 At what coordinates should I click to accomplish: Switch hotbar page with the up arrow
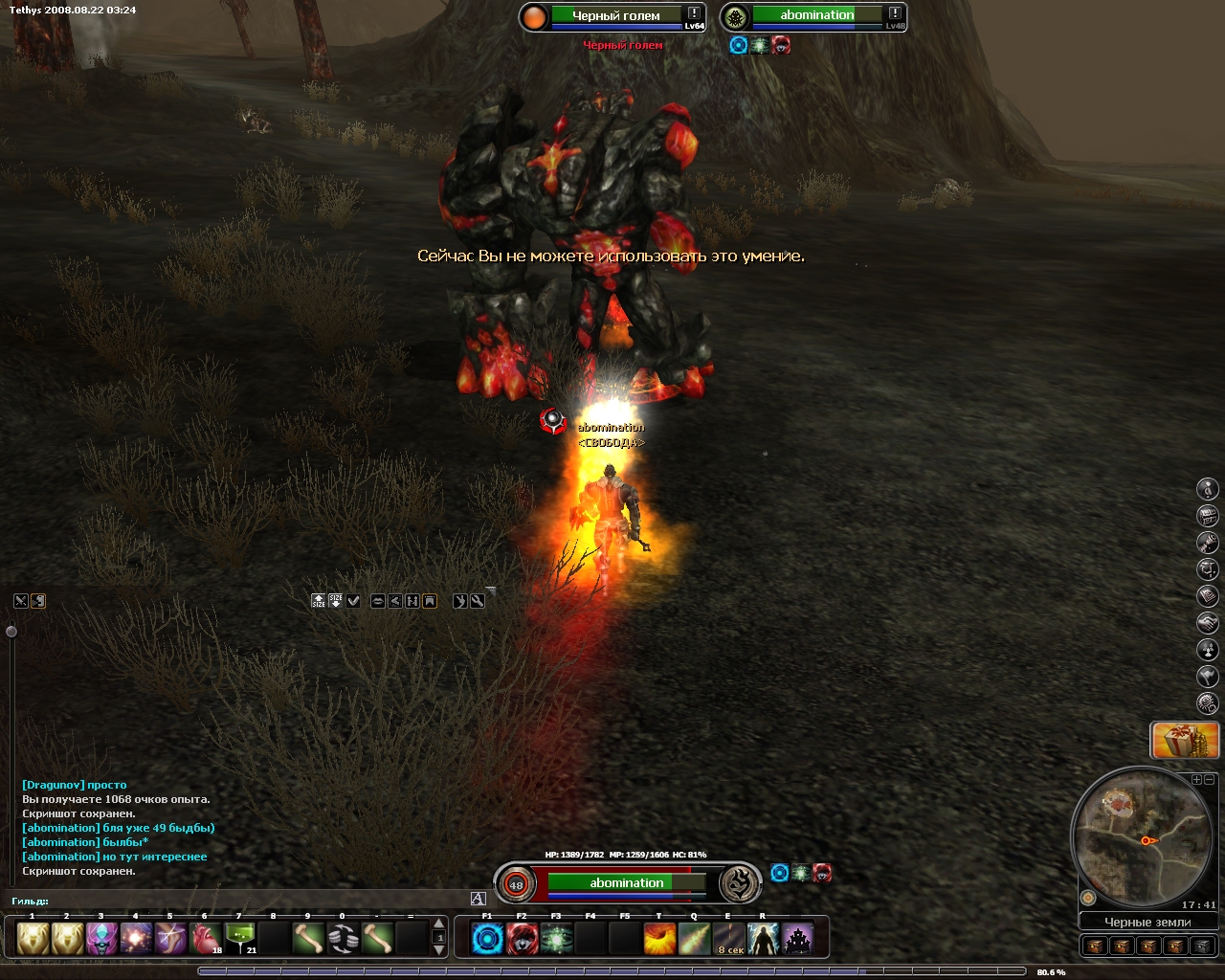[439, 924]
